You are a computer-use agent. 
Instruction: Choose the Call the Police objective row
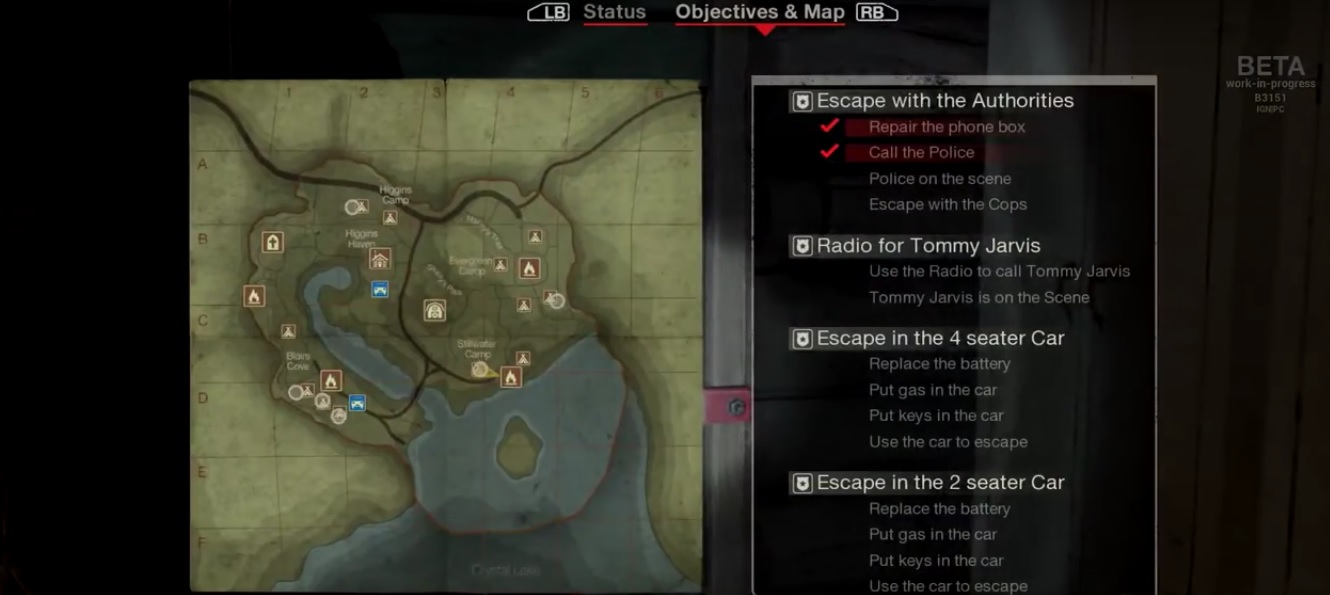pyautogui.click(x=921, y=153)
